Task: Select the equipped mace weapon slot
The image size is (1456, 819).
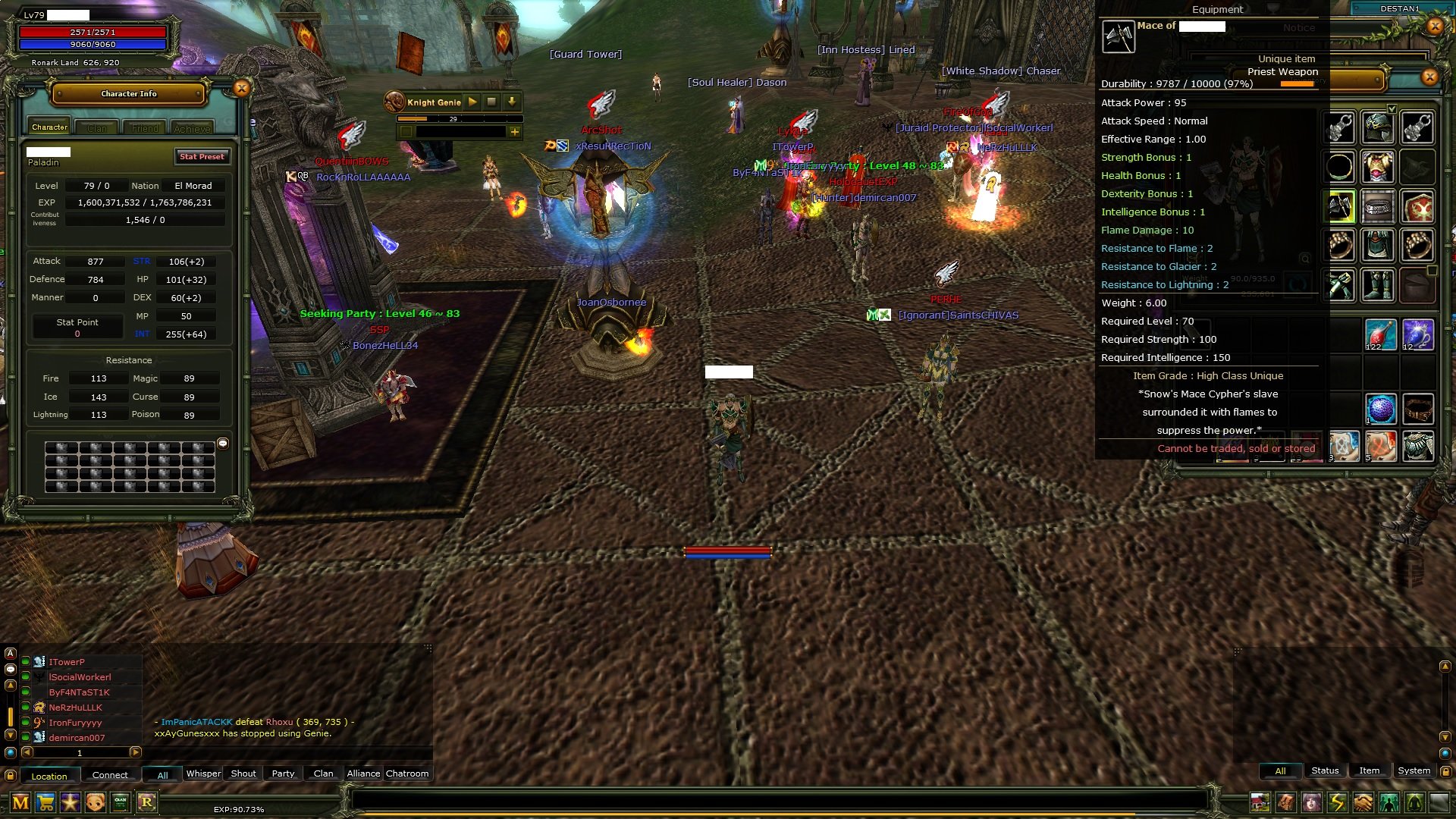Action: [1339, 206]
